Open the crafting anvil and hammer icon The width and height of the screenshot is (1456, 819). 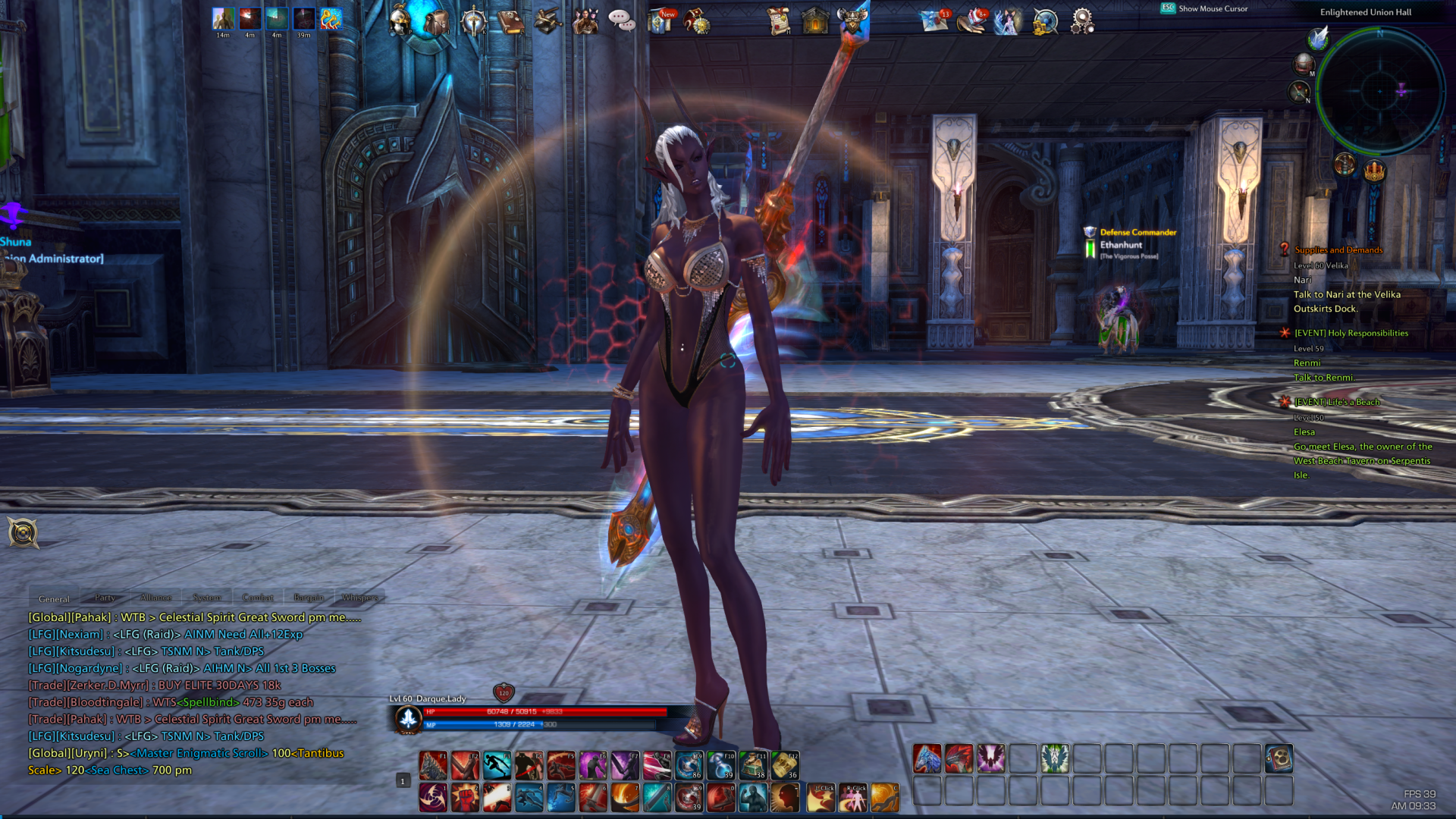click(x=548, y=21)
